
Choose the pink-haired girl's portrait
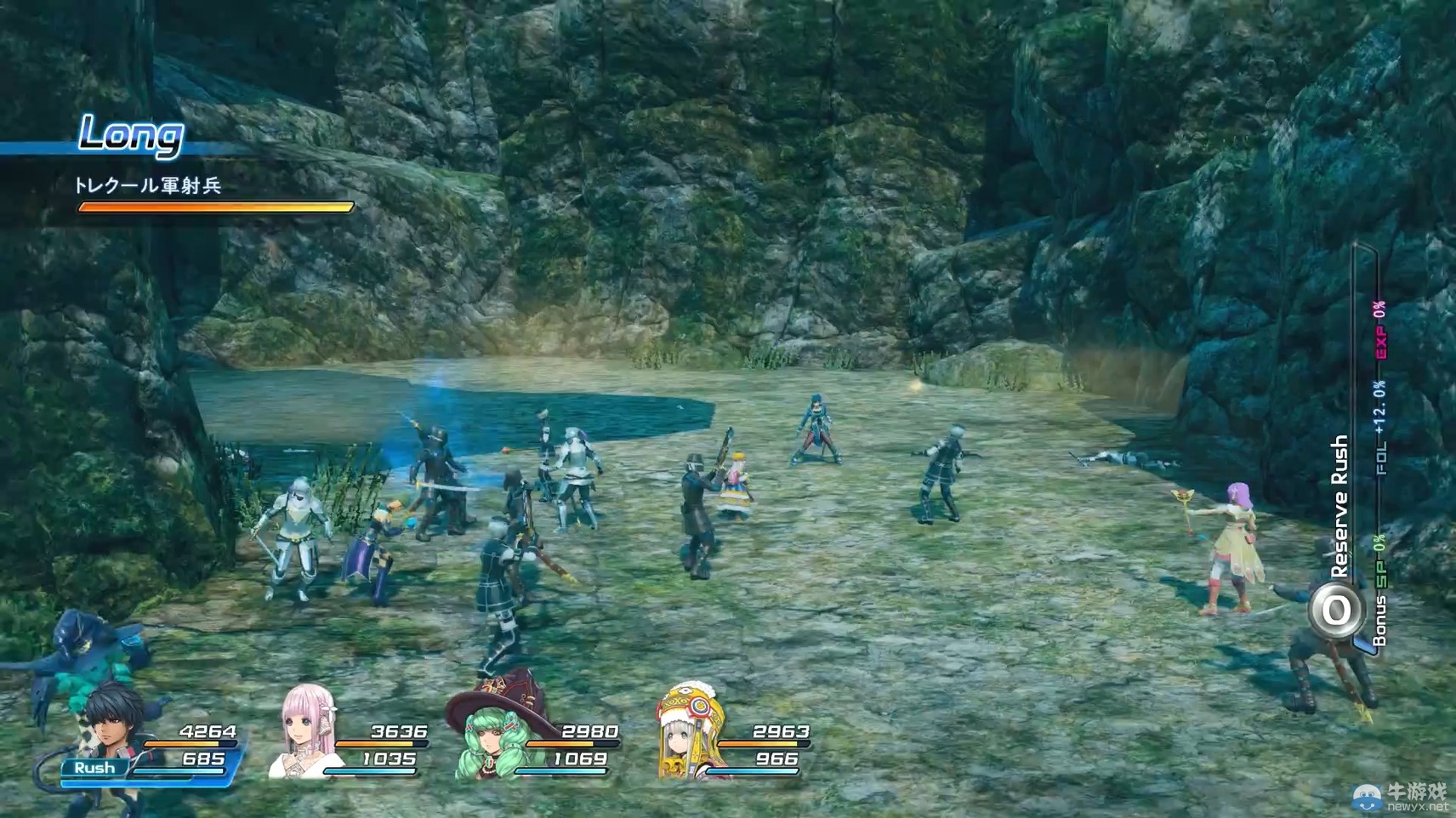click(x=306, y=730)
